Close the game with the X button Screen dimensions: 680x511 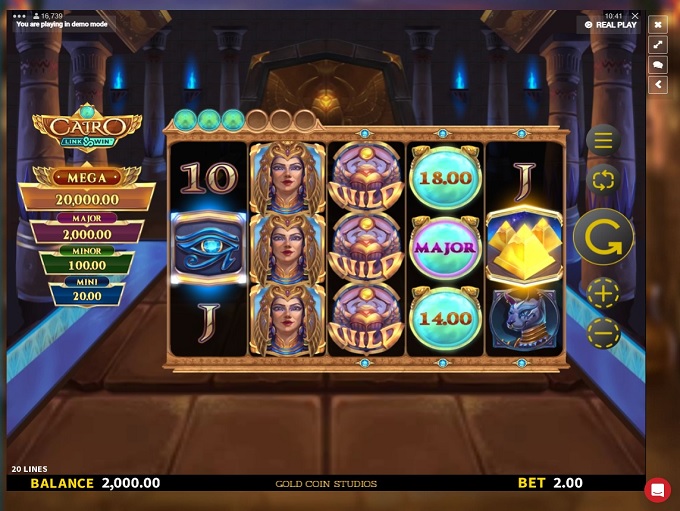658,25
